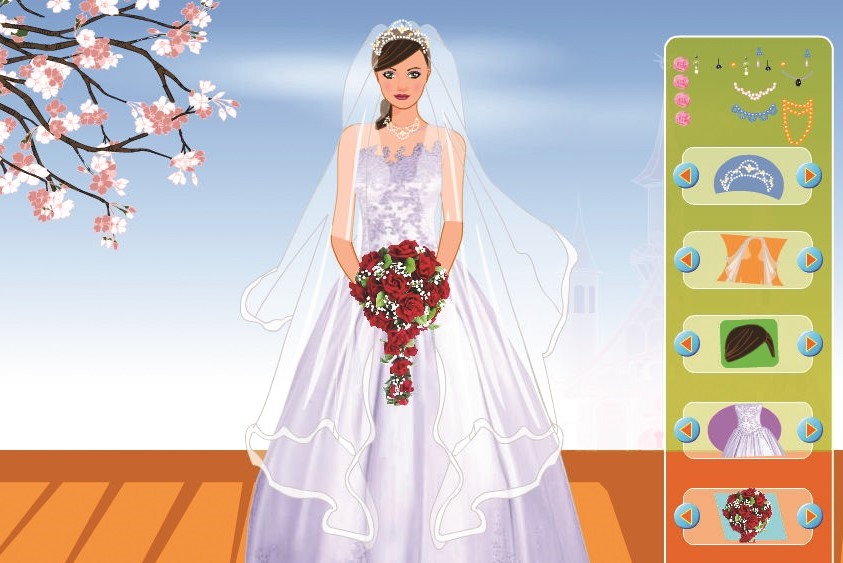
Task: Go to the previous wedding dress
Action: click(x=687, y=430)
